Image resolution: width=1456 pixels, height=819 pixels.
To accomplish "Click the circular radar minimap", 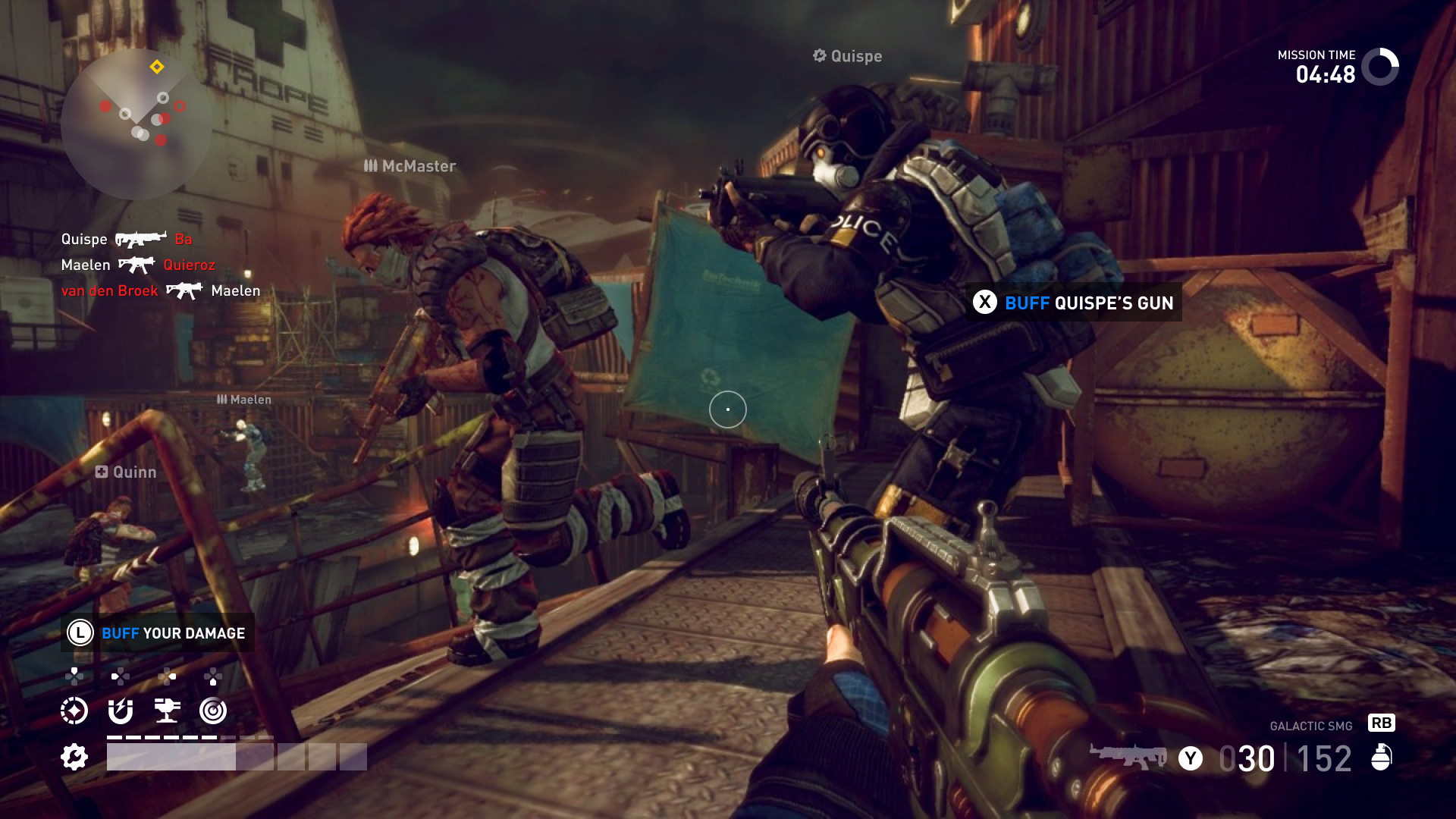I will click(x=136, y=124).
